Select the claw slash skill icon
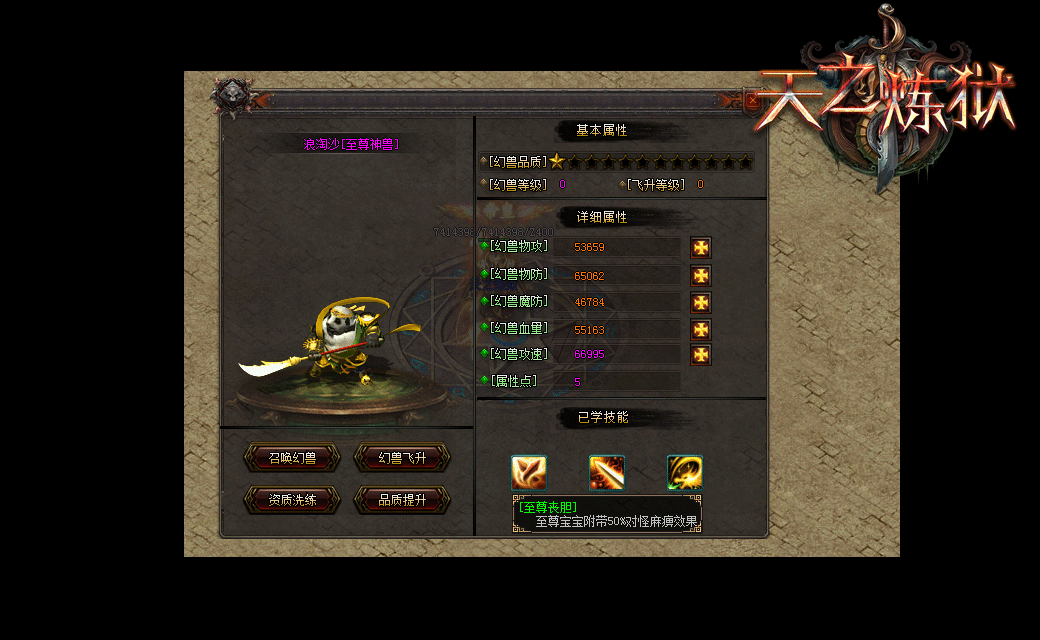Viewport: 1040px width, 640px height. click(529, 473)
